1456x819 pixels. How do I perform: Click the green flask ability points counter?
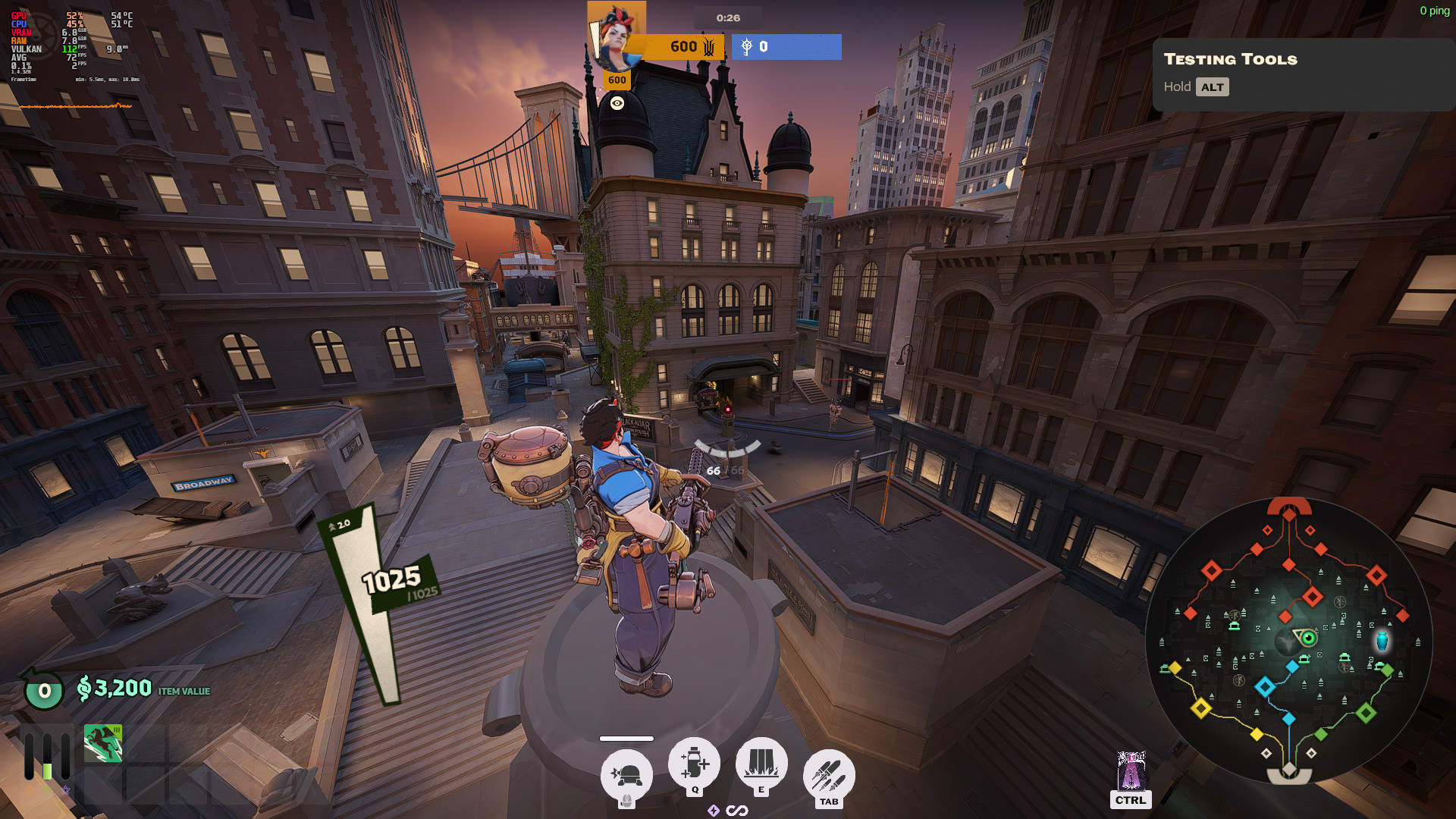point(44,690)
